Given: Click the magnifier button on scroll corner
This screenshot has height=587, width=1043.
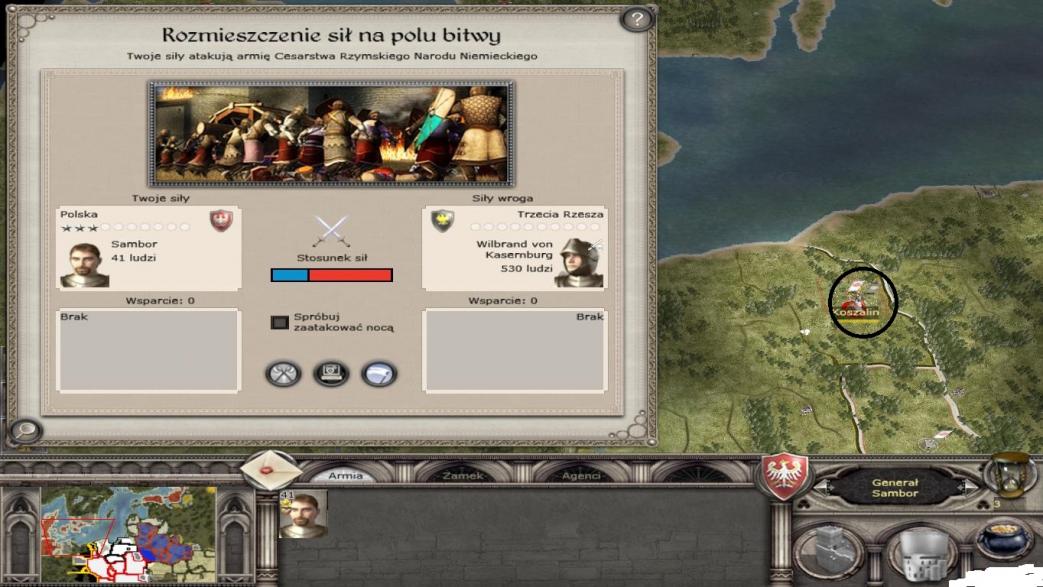Looking at the screenshot, I should pyautogui.click(x=25, y=431).
